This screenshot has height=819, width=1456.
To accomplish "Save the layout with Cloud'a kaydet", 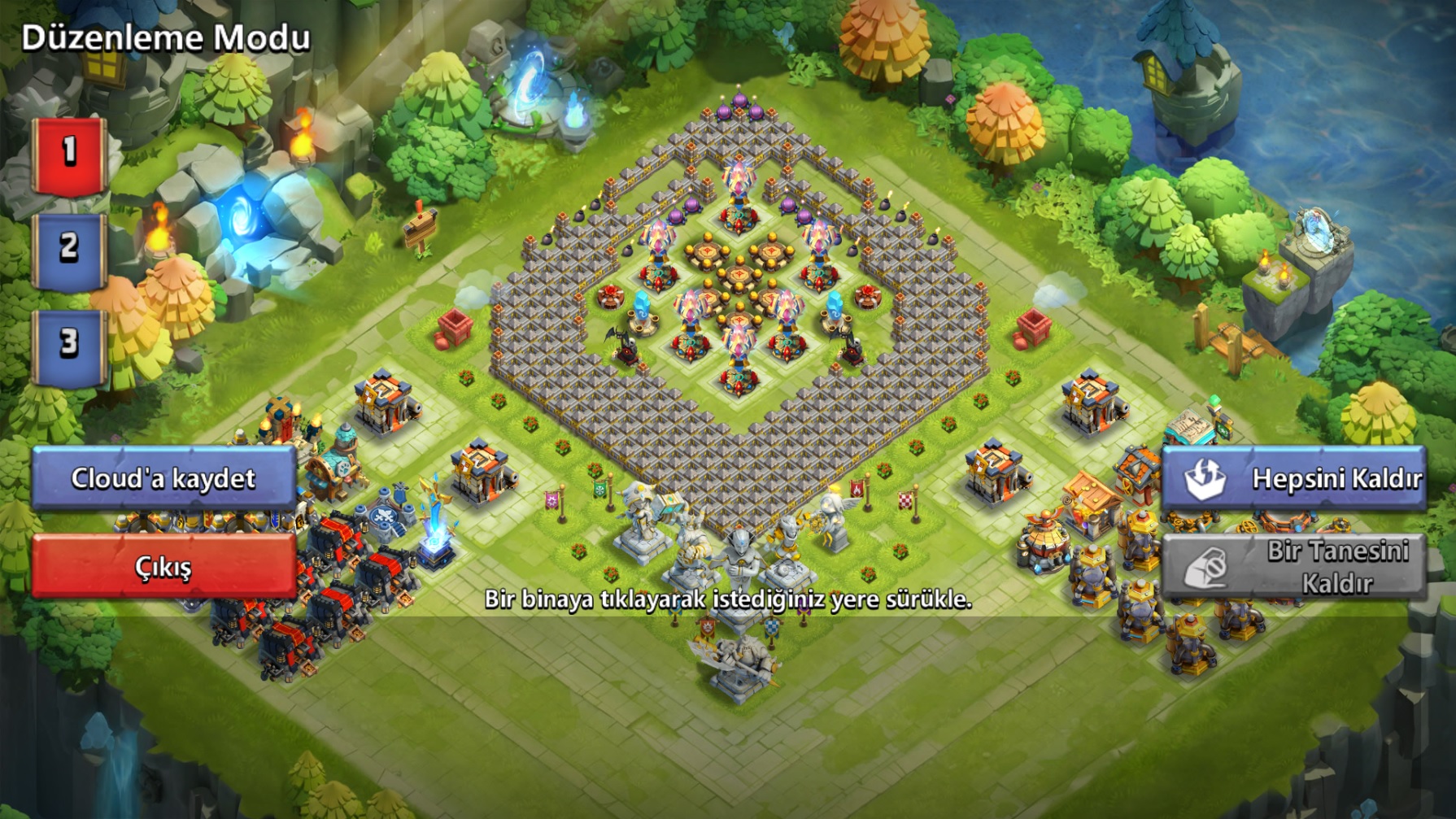I will coord(163,478).
